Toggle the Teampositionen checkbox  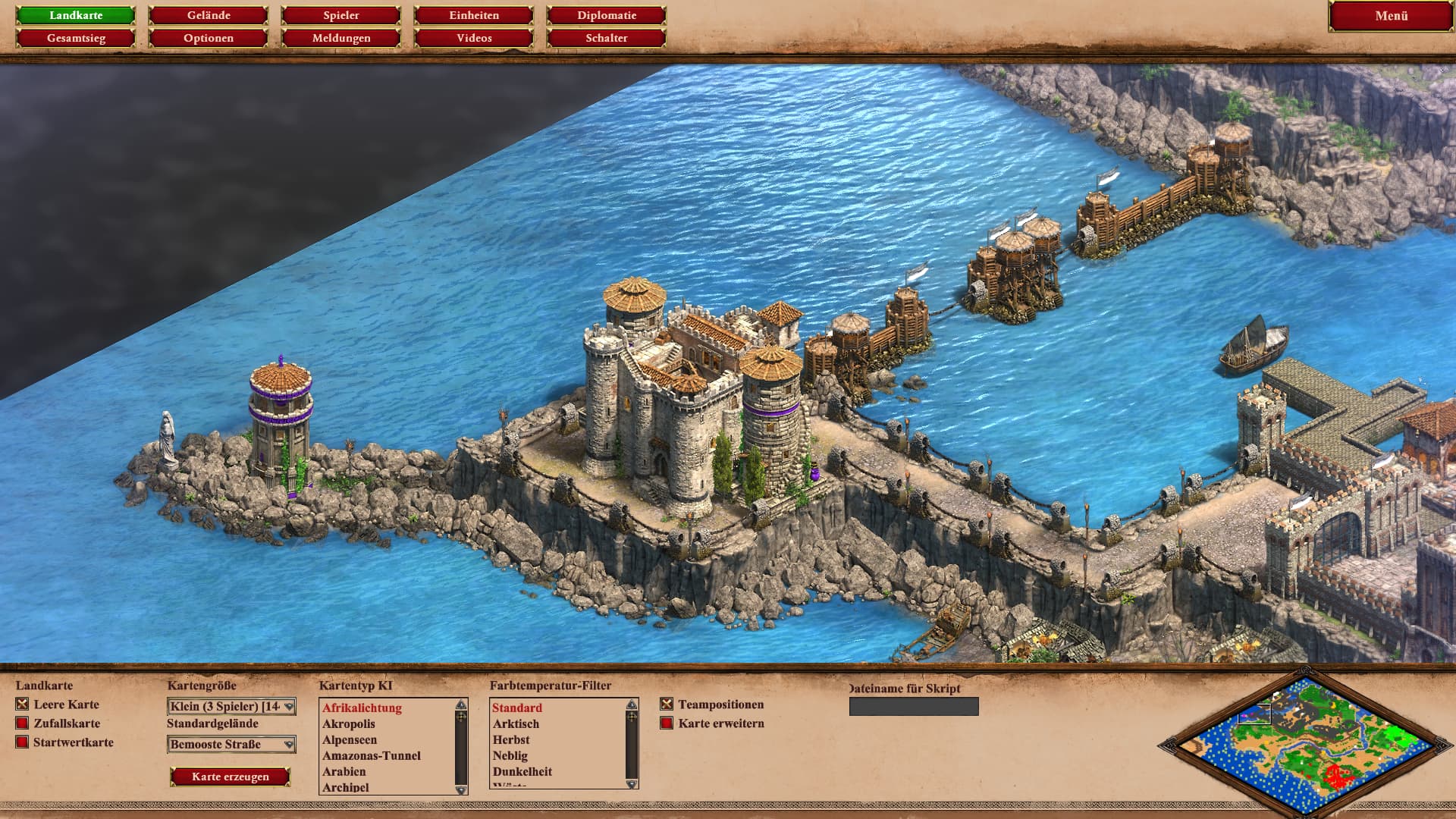(x=667, y=704)
